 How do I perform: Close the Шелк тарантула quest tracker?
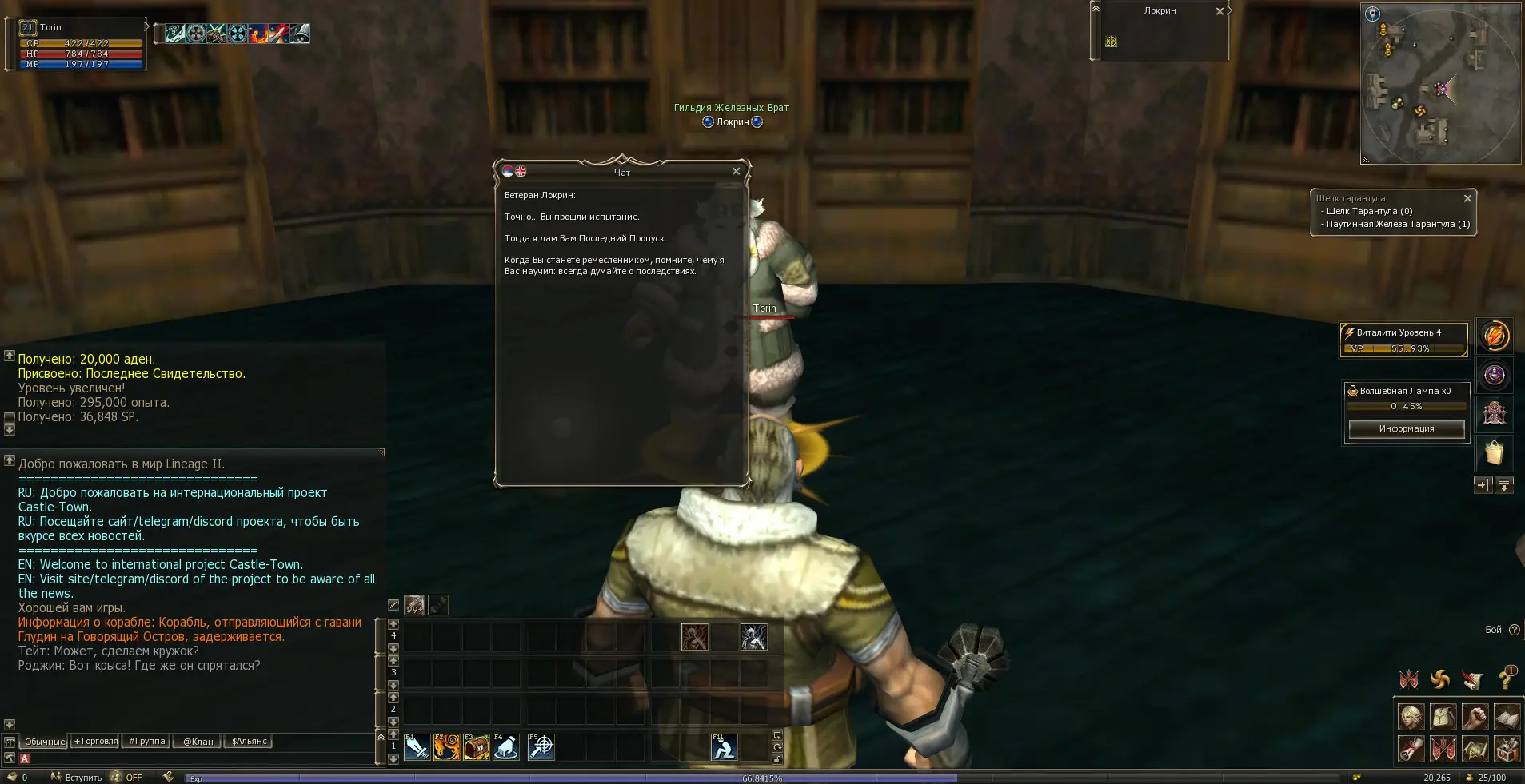(1467, 198)
